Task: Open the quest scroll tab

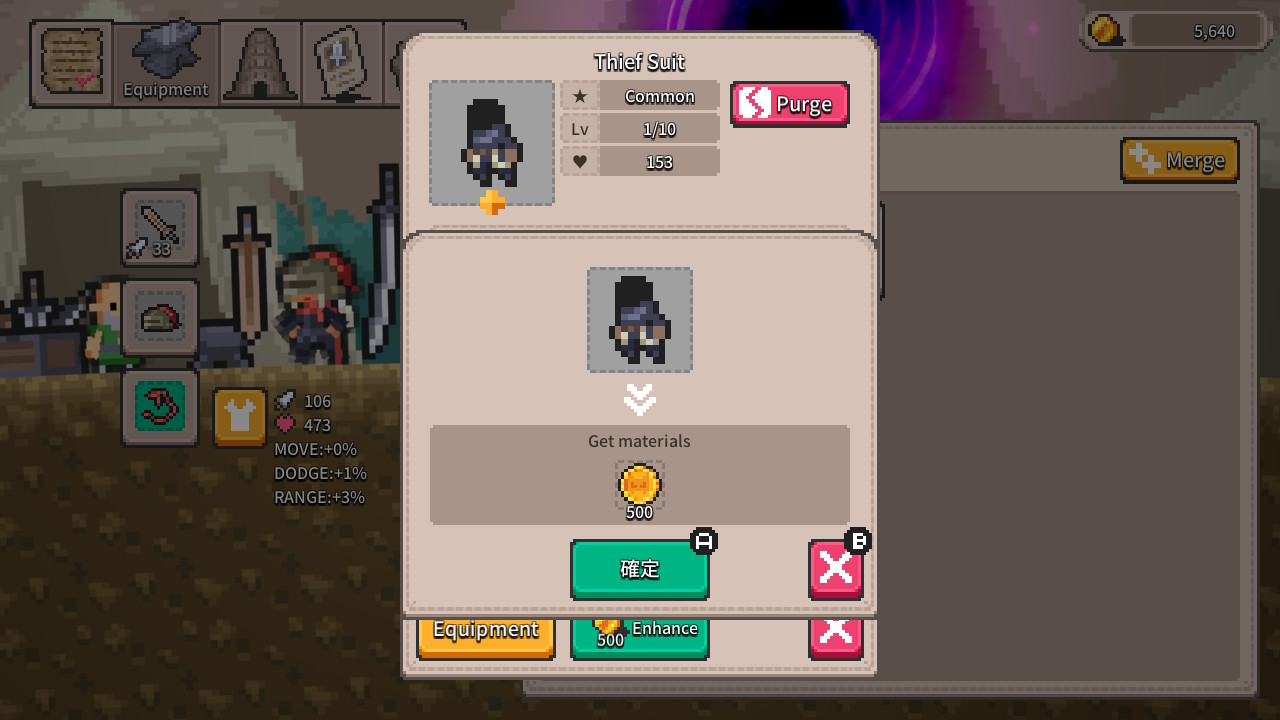Action: [x=72, y=63]
